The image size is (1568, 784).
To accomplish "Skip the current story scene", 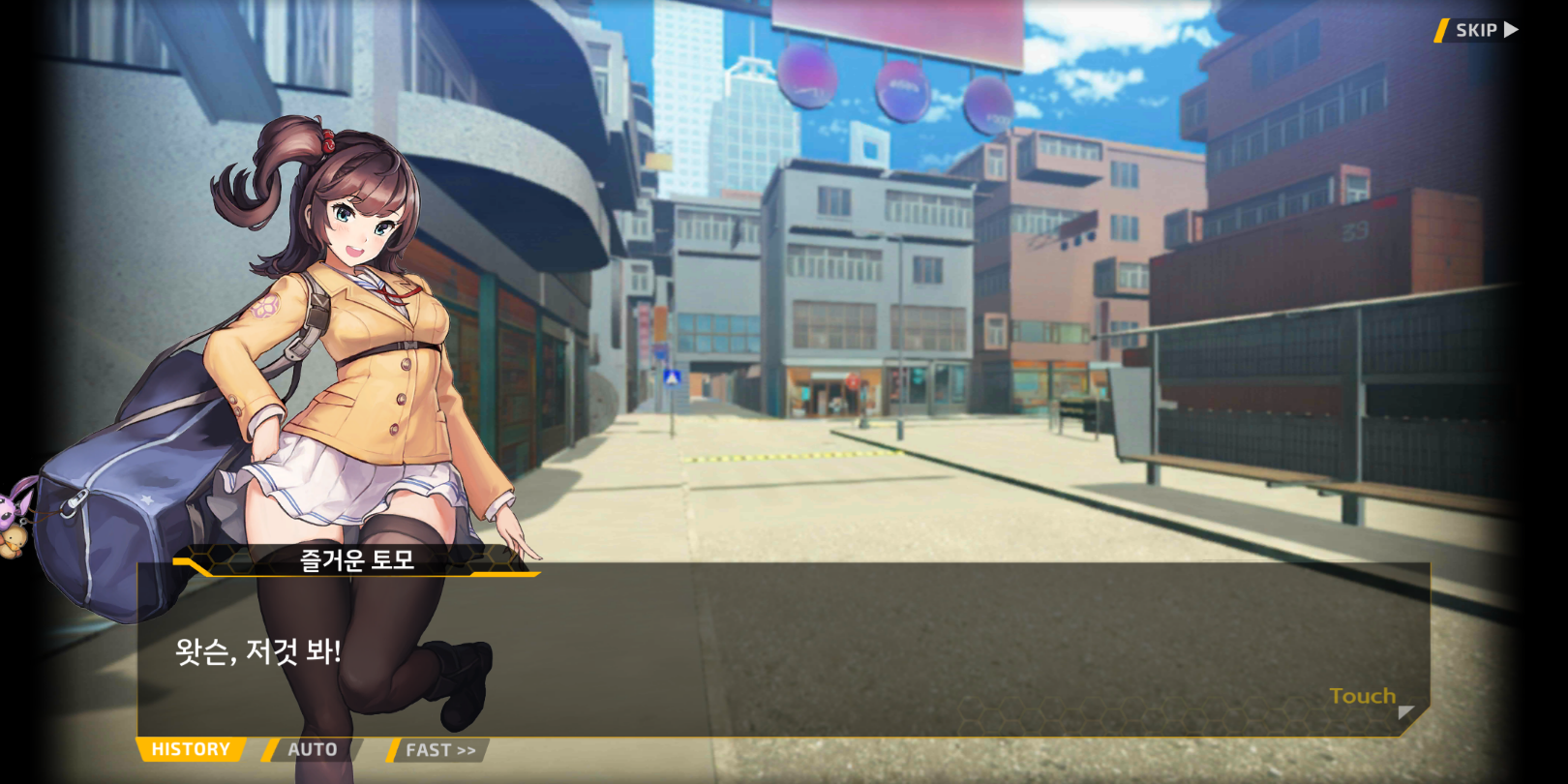I will click(1478, 30).
